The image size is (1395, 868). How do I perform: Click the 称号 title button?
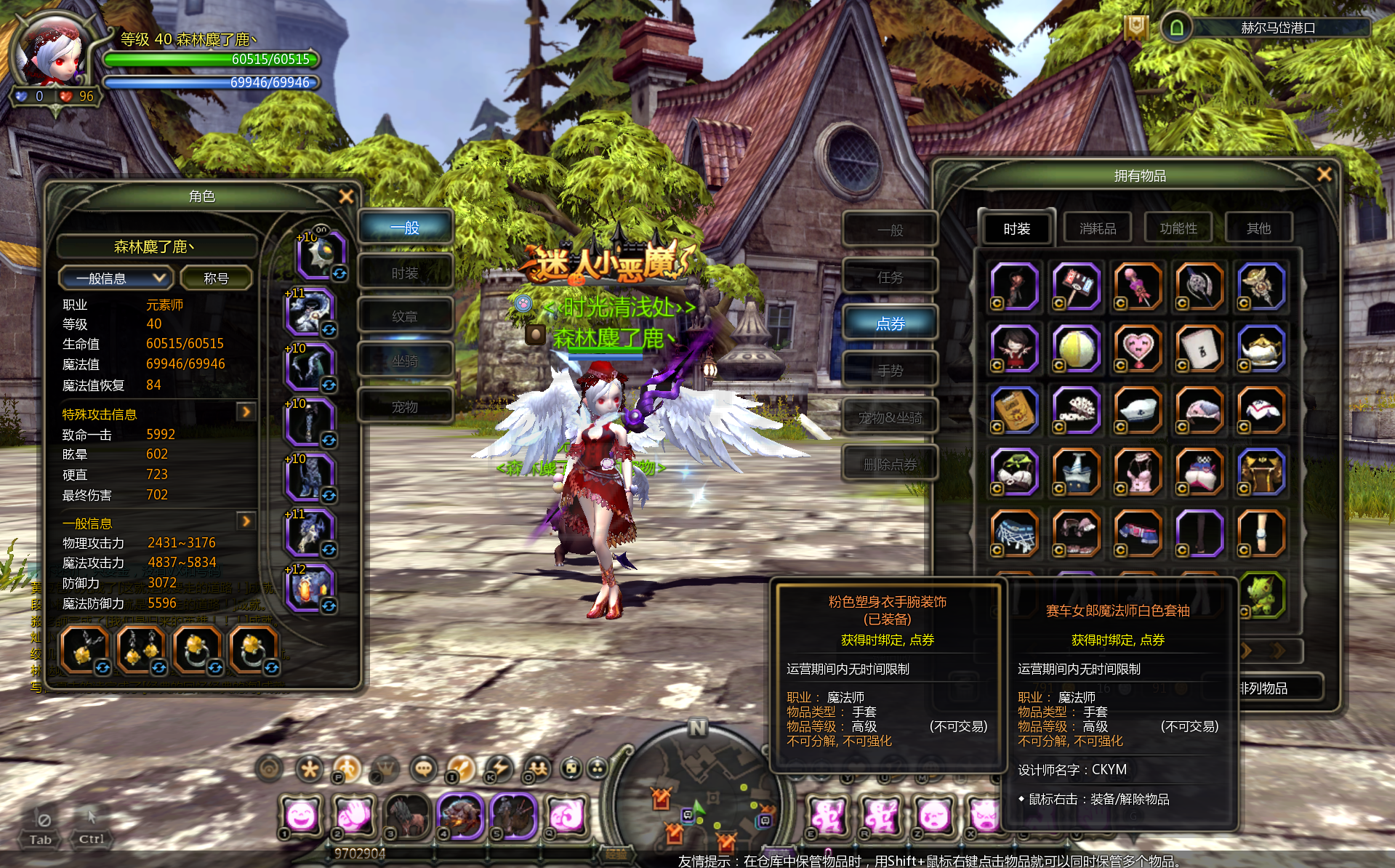coord(216,278)
